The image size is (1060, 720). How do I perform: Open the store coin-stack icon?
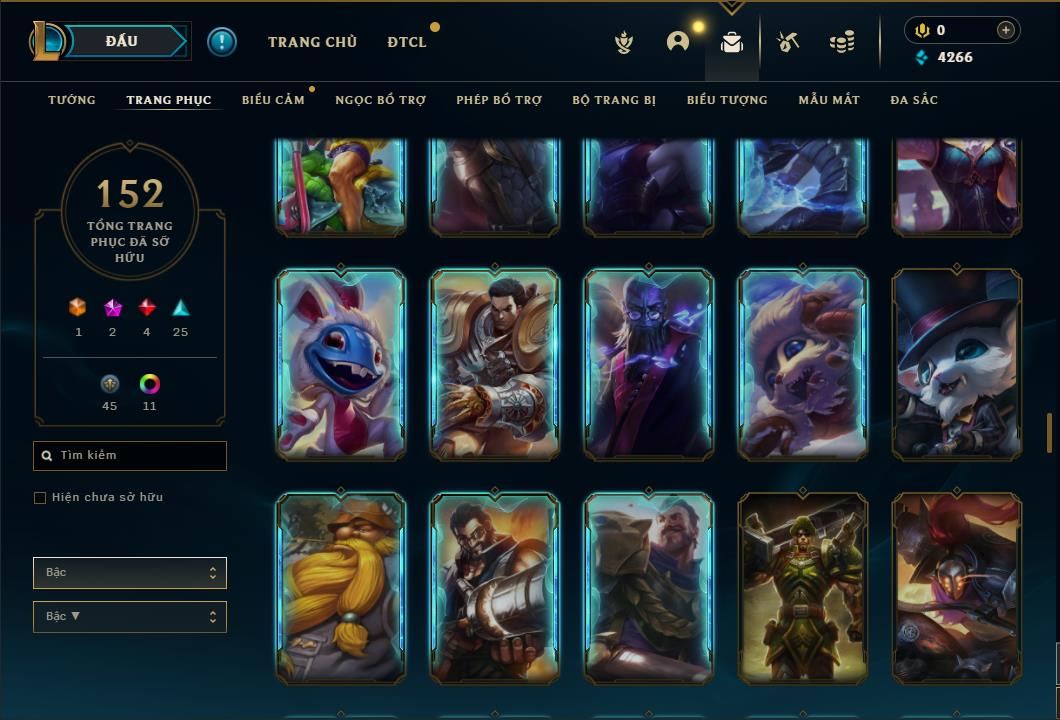point(842,42)
